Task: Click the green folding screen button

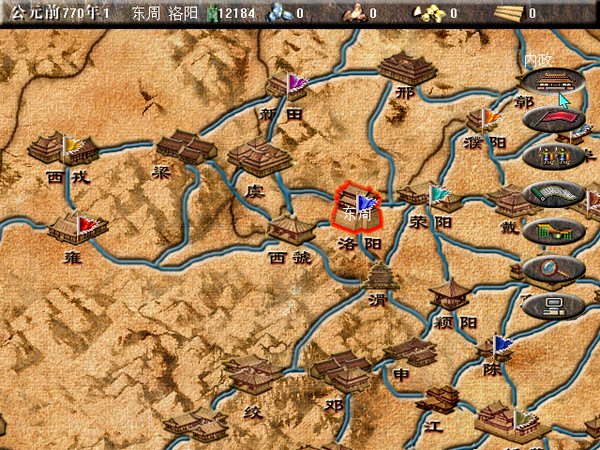Action: click(x=553, y=231)
